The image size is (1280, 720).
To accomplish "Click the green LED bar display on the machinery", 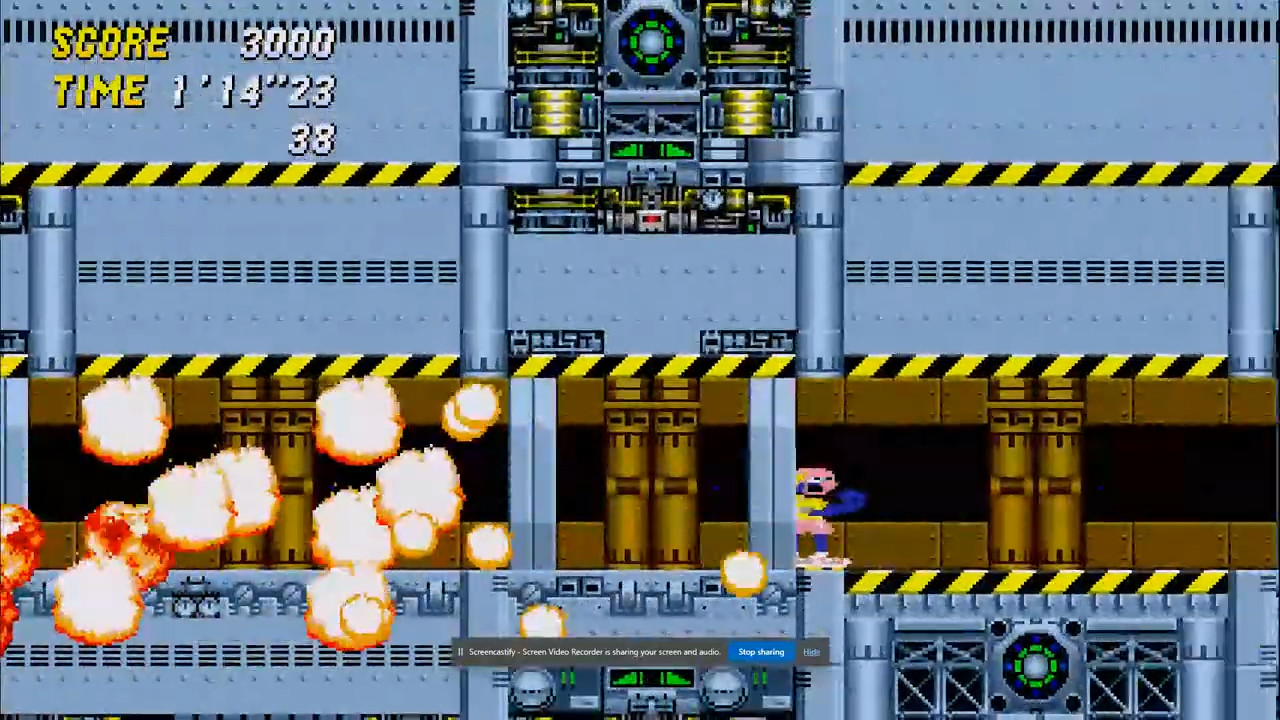I will click(650, 152).
